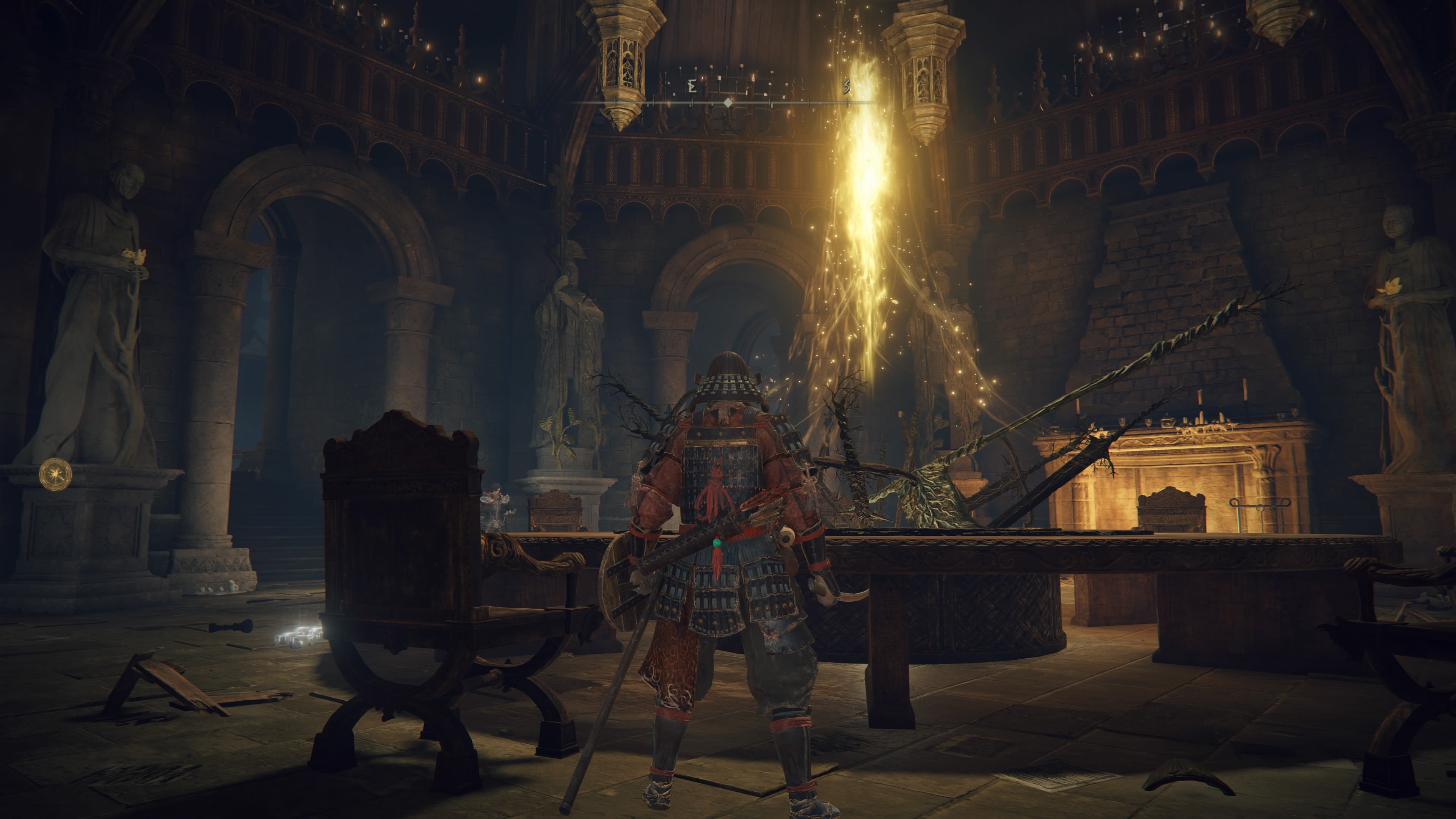1456x819 pixels.
Task: Click the East letter on the compass
Action: [692, 86]
